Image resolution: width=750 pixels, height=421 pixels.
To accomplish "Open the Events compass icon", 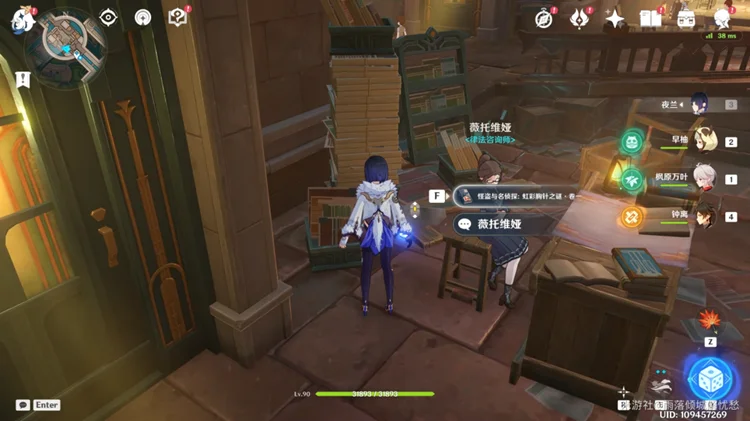I will click(x=544, y=18).
